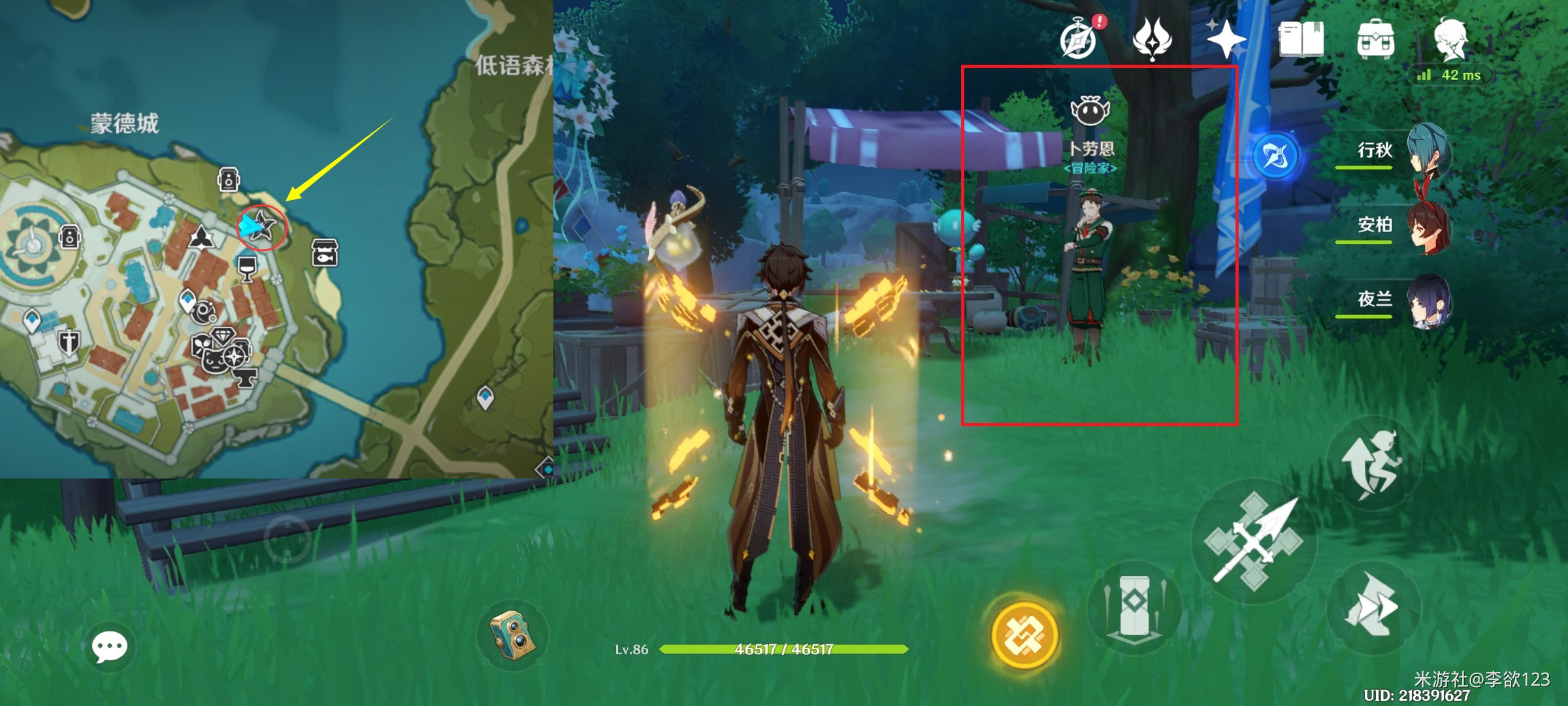Image resolution: width=1568 pixels, height=706 pixels.
Task: Open the Paimon character menu icon
Action: click(1450, 39)
